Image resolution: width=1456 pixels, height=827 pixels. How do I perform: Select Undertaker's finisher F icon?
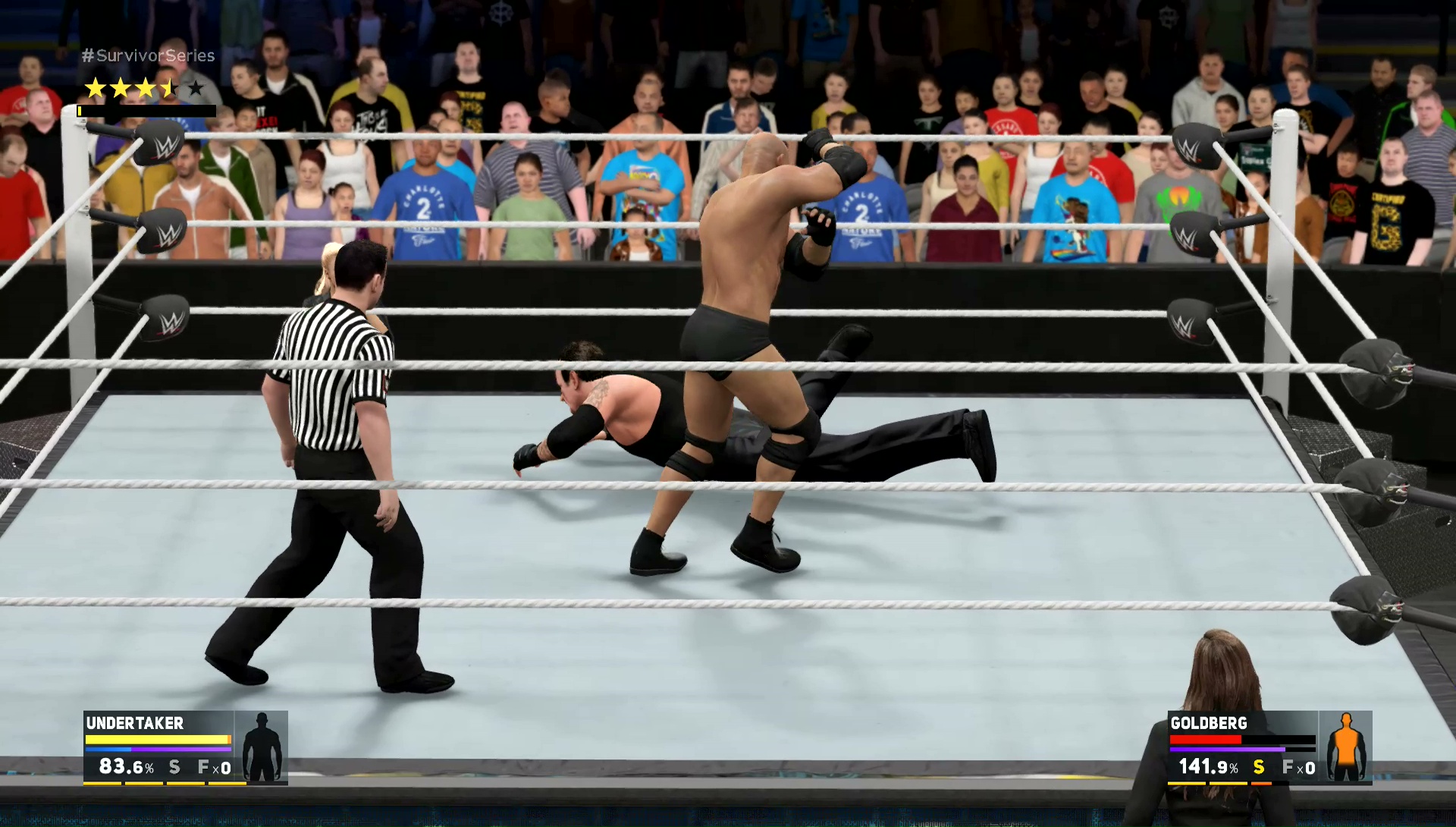click(x=204, y=767)
